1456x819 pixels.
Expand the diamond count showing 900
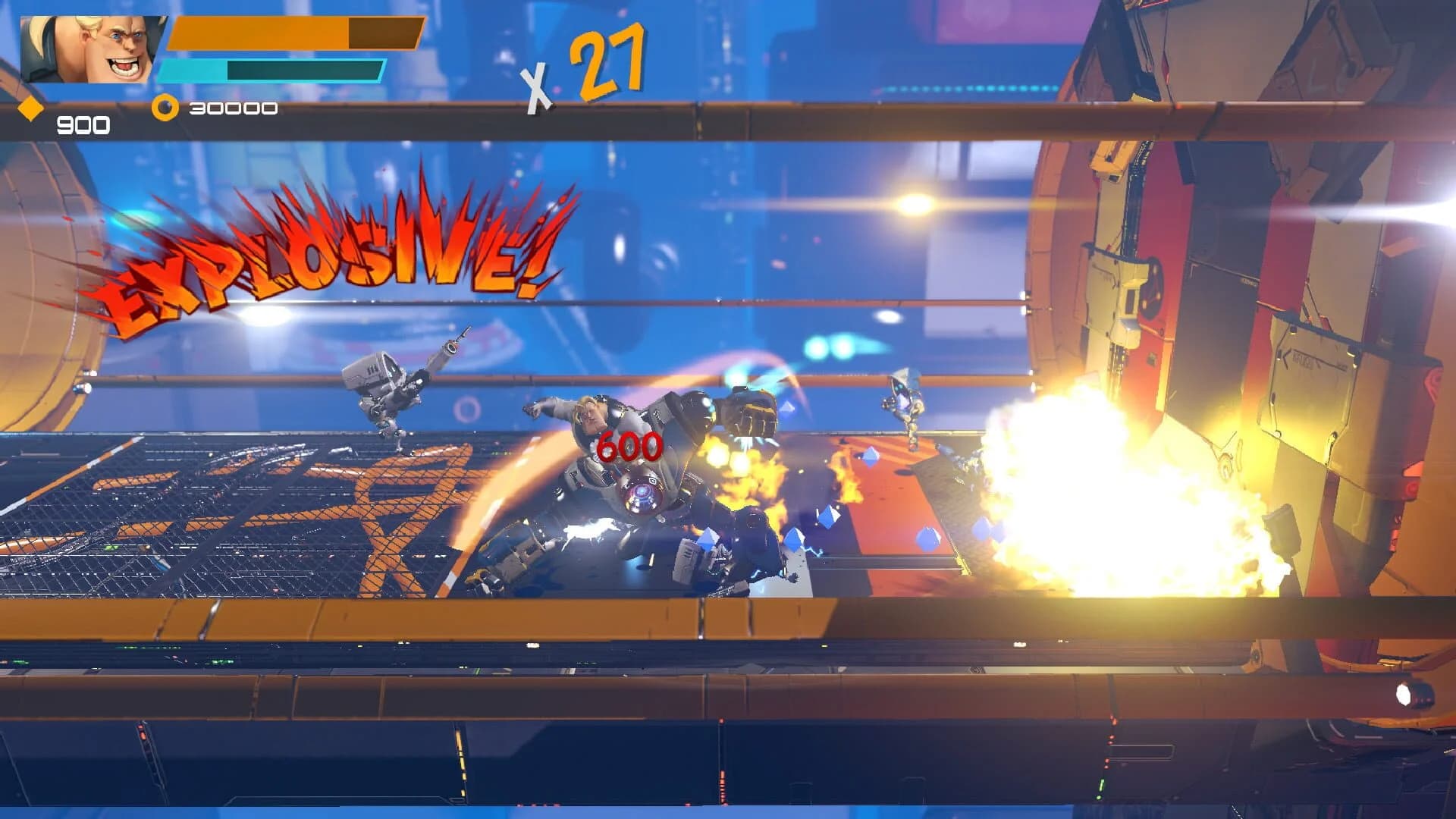[85, 121]
